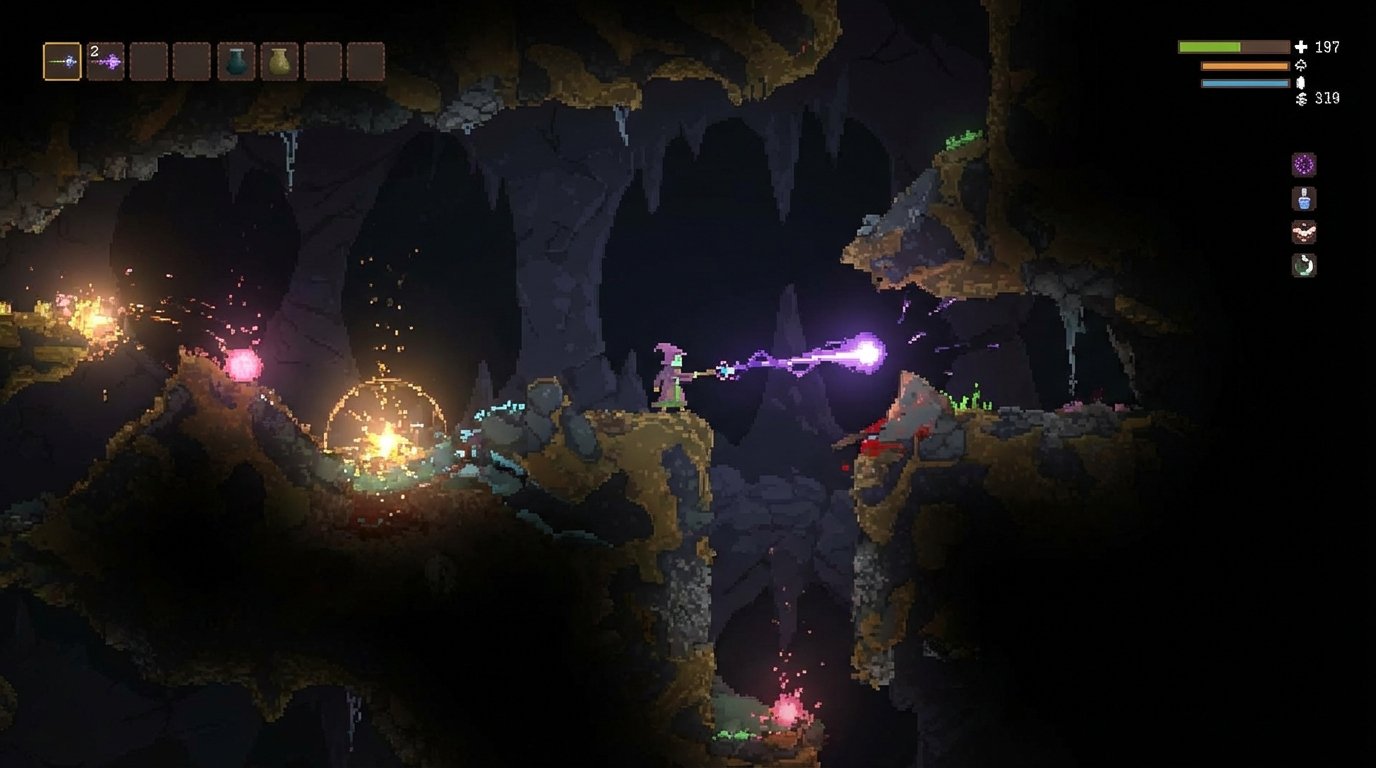Select the third empty inventory slot

148,62
